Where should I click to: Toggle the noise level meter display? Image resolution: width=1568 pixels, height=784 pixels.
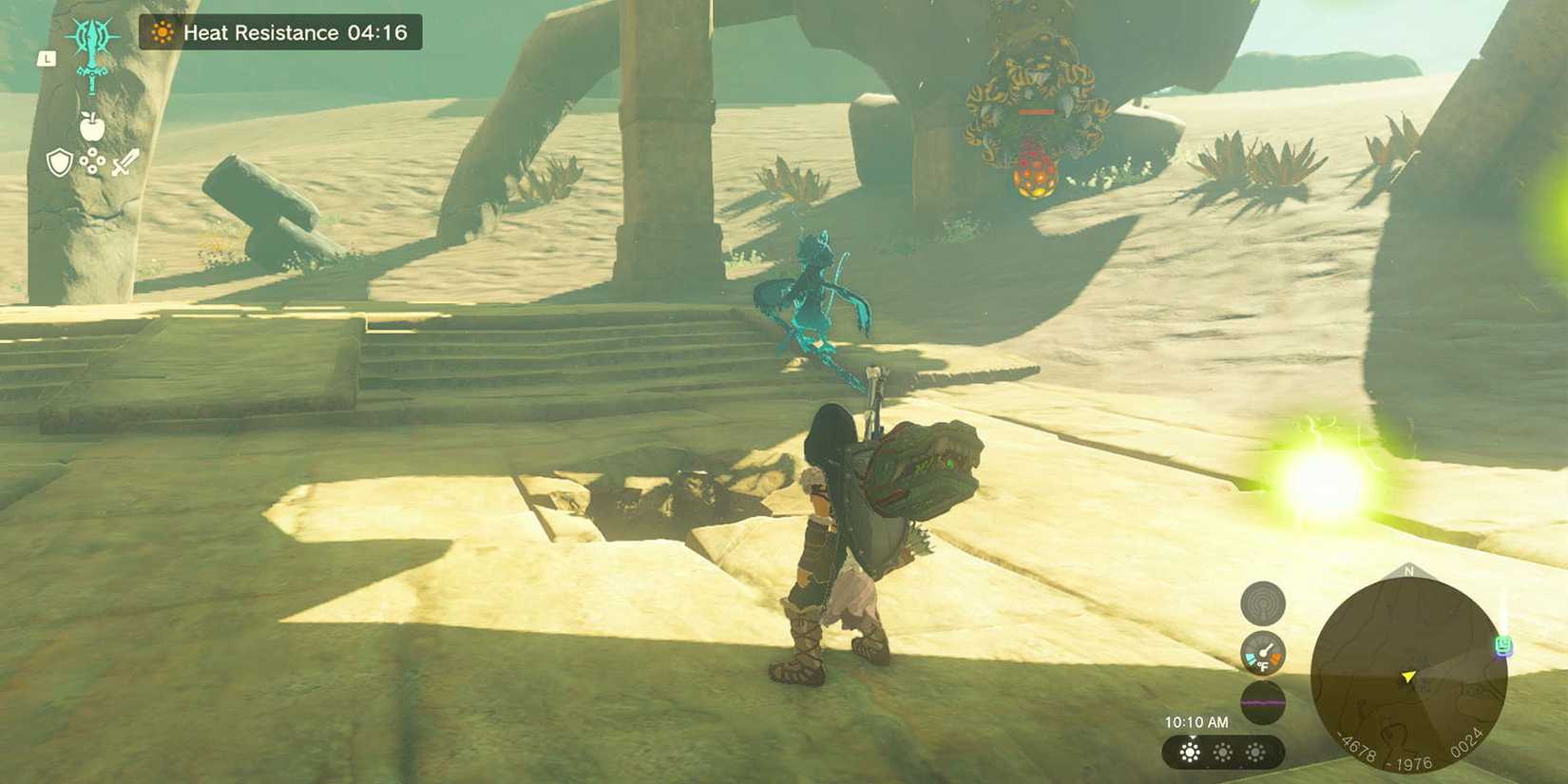point(1262,703)
